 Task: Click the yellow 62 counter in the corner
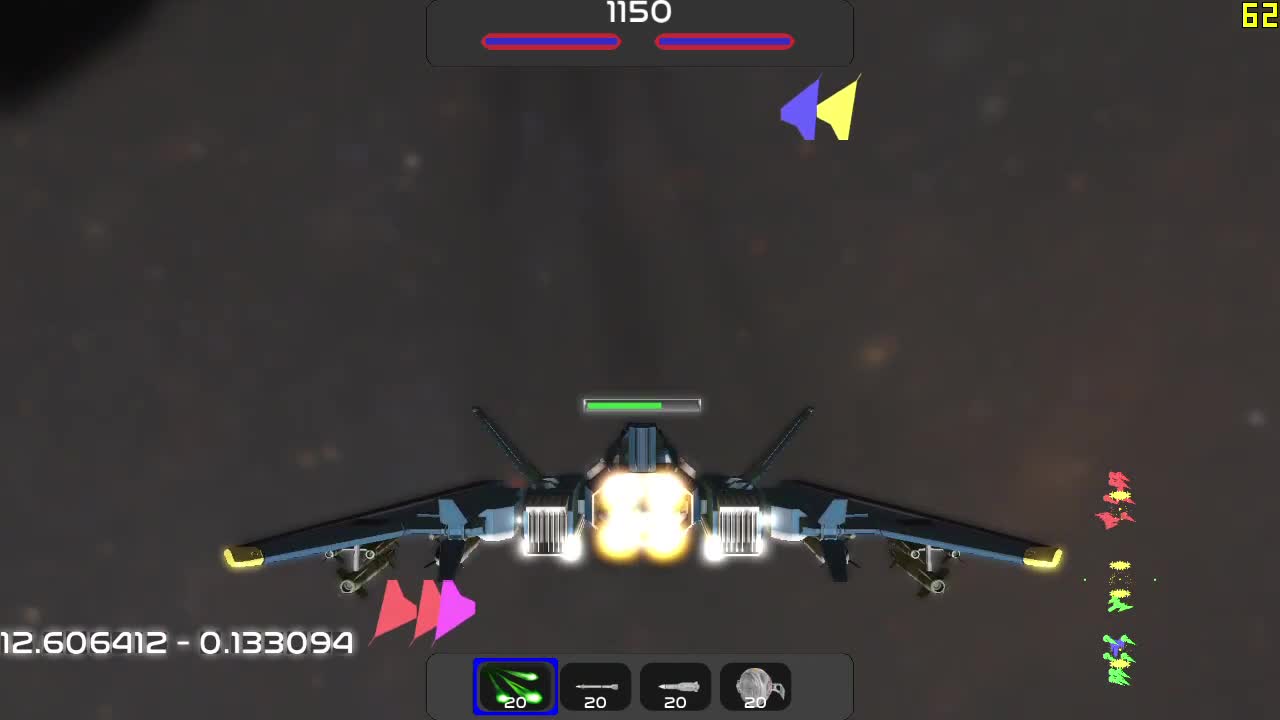(1257, 15)
